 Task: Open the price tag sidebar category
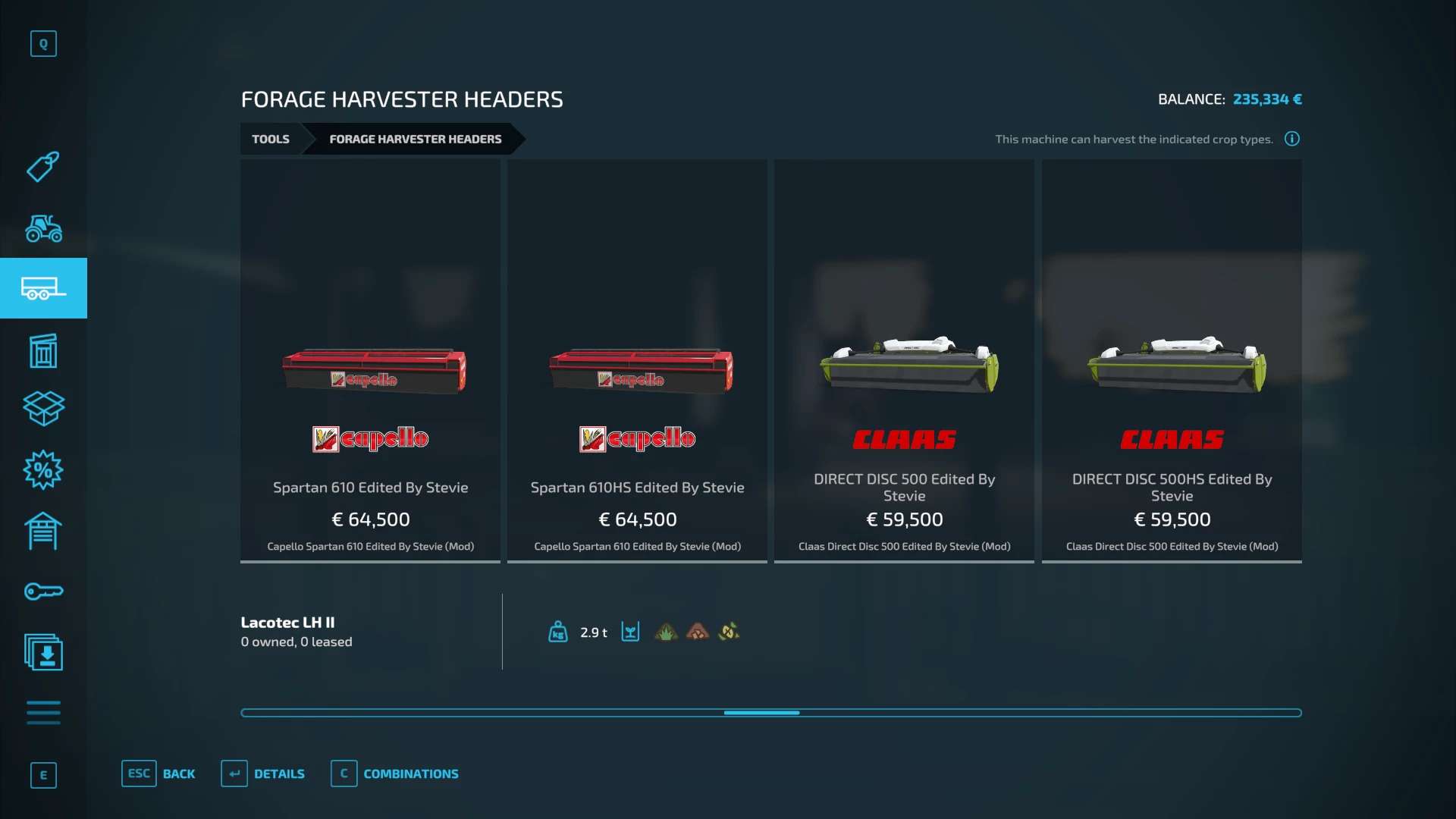(x=43, y=167)
